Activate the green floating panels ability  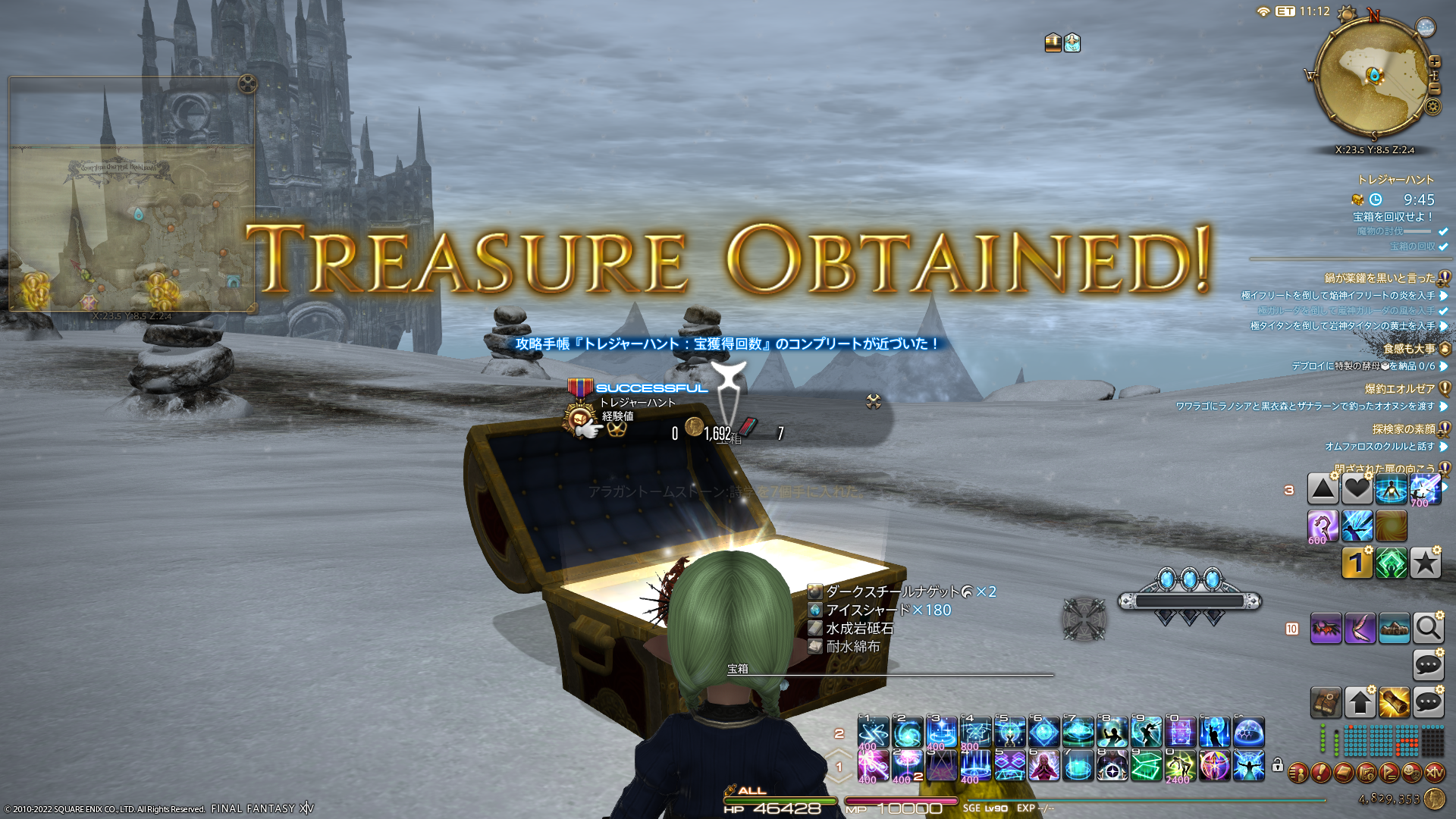pyautogui.click(x=1146, y=766)
